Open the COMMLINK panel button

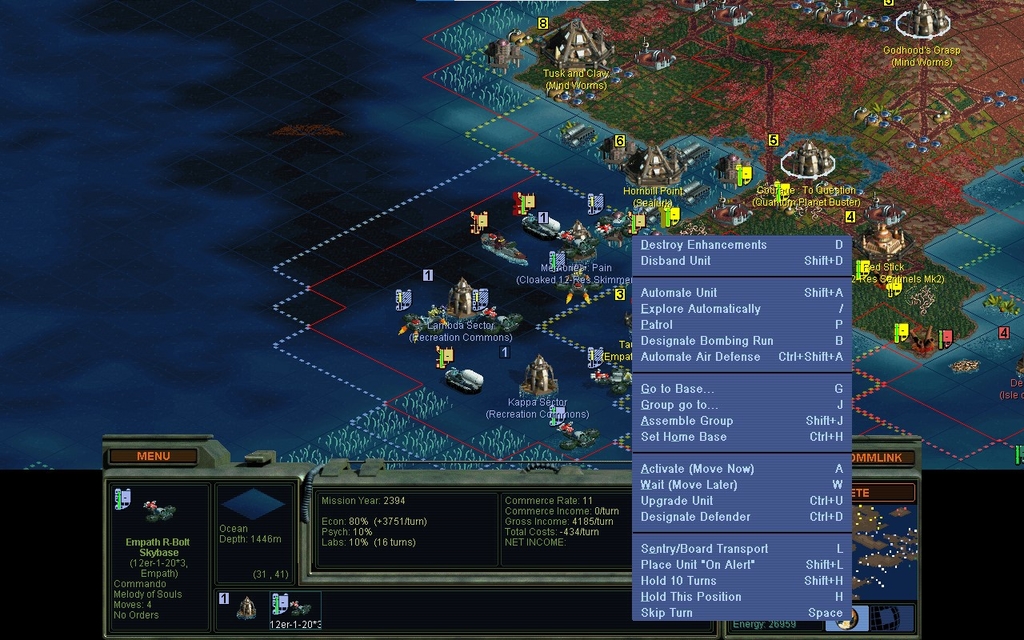coord(880,457)
